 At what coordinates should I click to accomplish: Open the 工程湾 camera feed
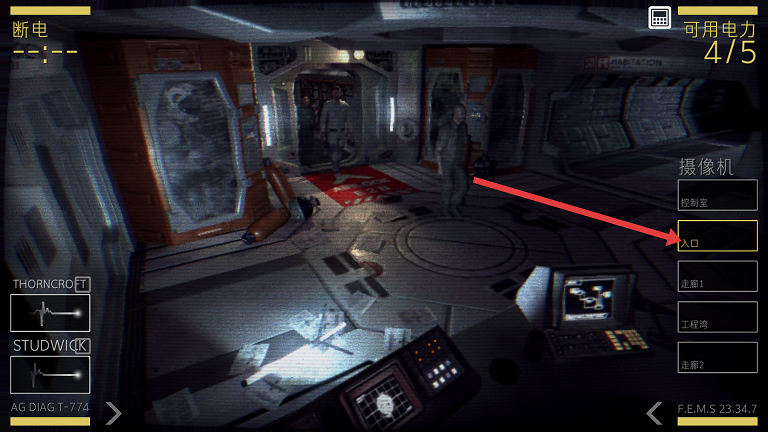pyautogui.click(x=717, y=317)
